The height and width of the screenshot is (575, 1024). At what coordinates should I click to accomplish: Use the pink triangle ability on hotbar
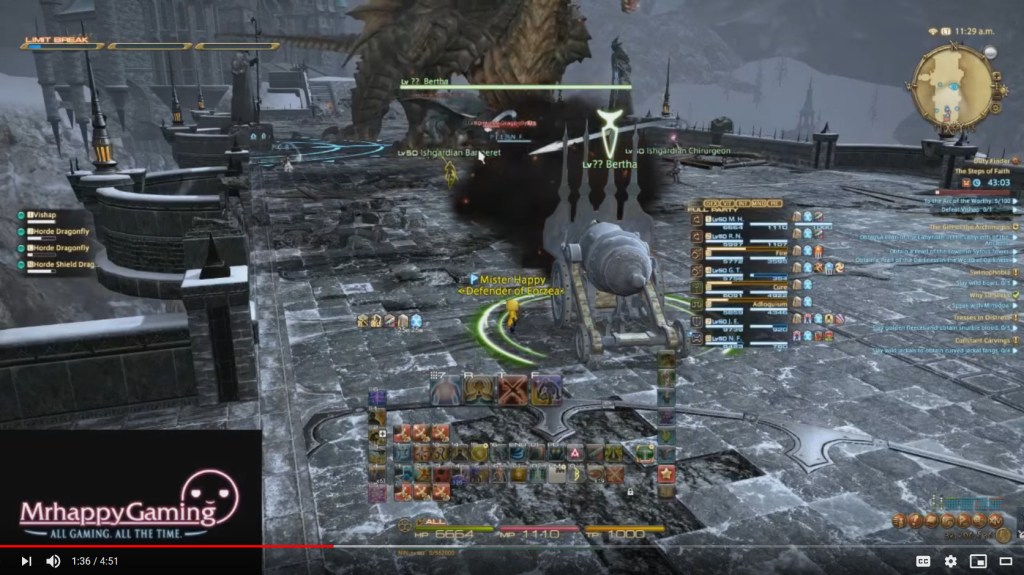pyautogui.click(x=575, y=453)
